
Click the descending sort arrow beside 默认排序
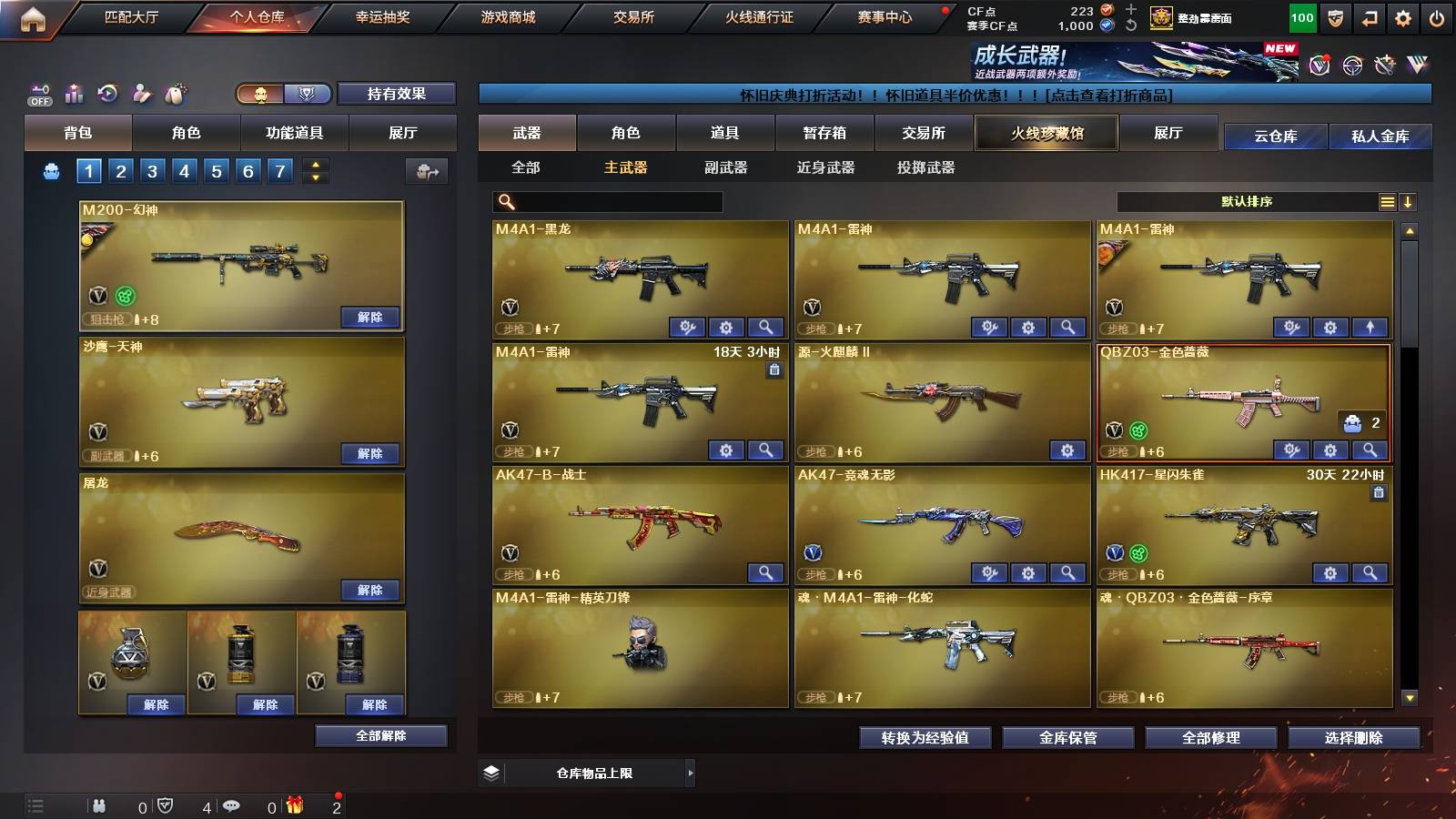tap(1408, 201)
